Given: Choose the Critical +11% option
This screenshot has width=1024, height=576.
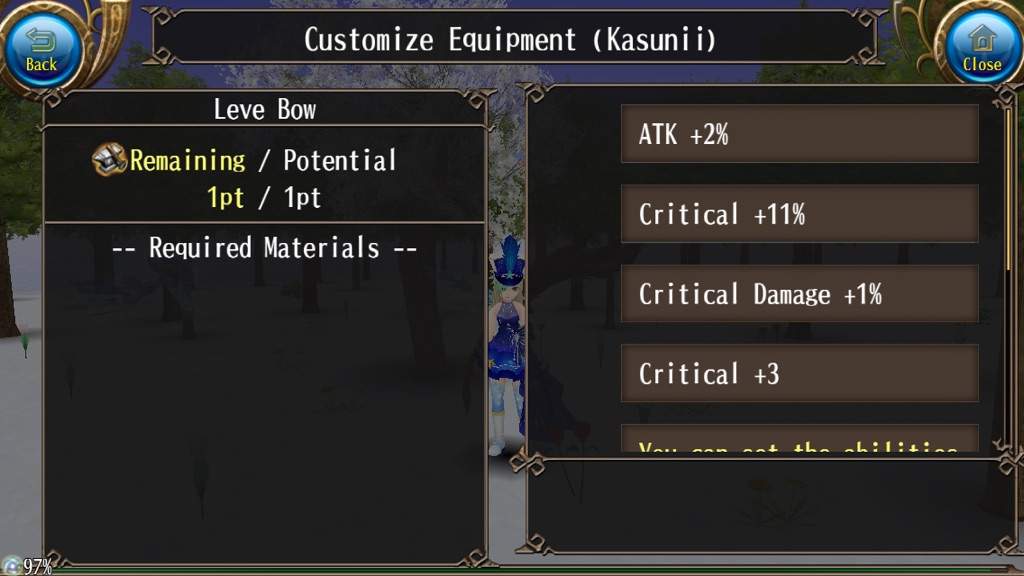Looking at the screenshot, I should (x=799, y=214).
